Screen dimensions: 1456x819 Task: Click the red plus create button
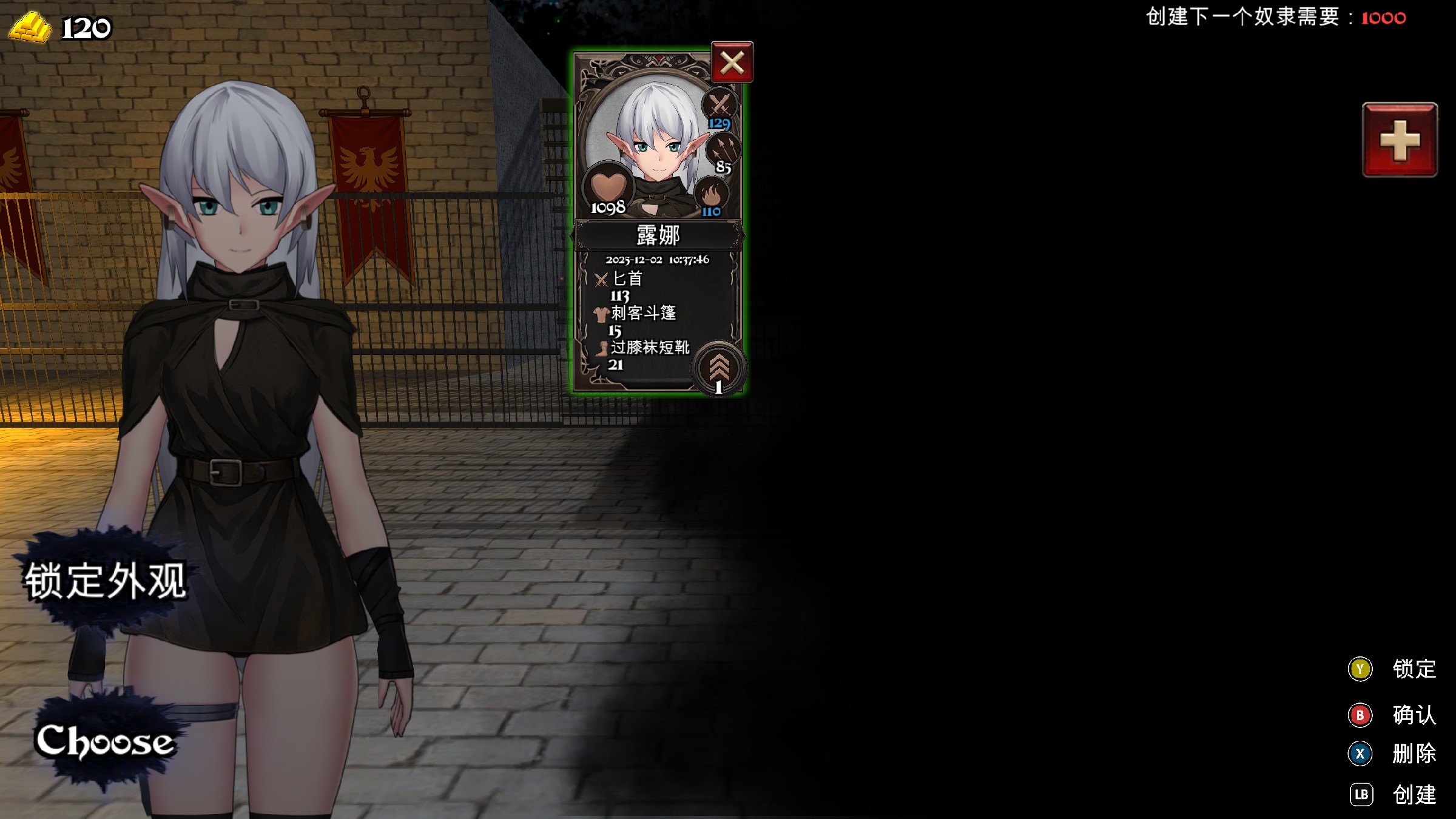[1400, 140]
